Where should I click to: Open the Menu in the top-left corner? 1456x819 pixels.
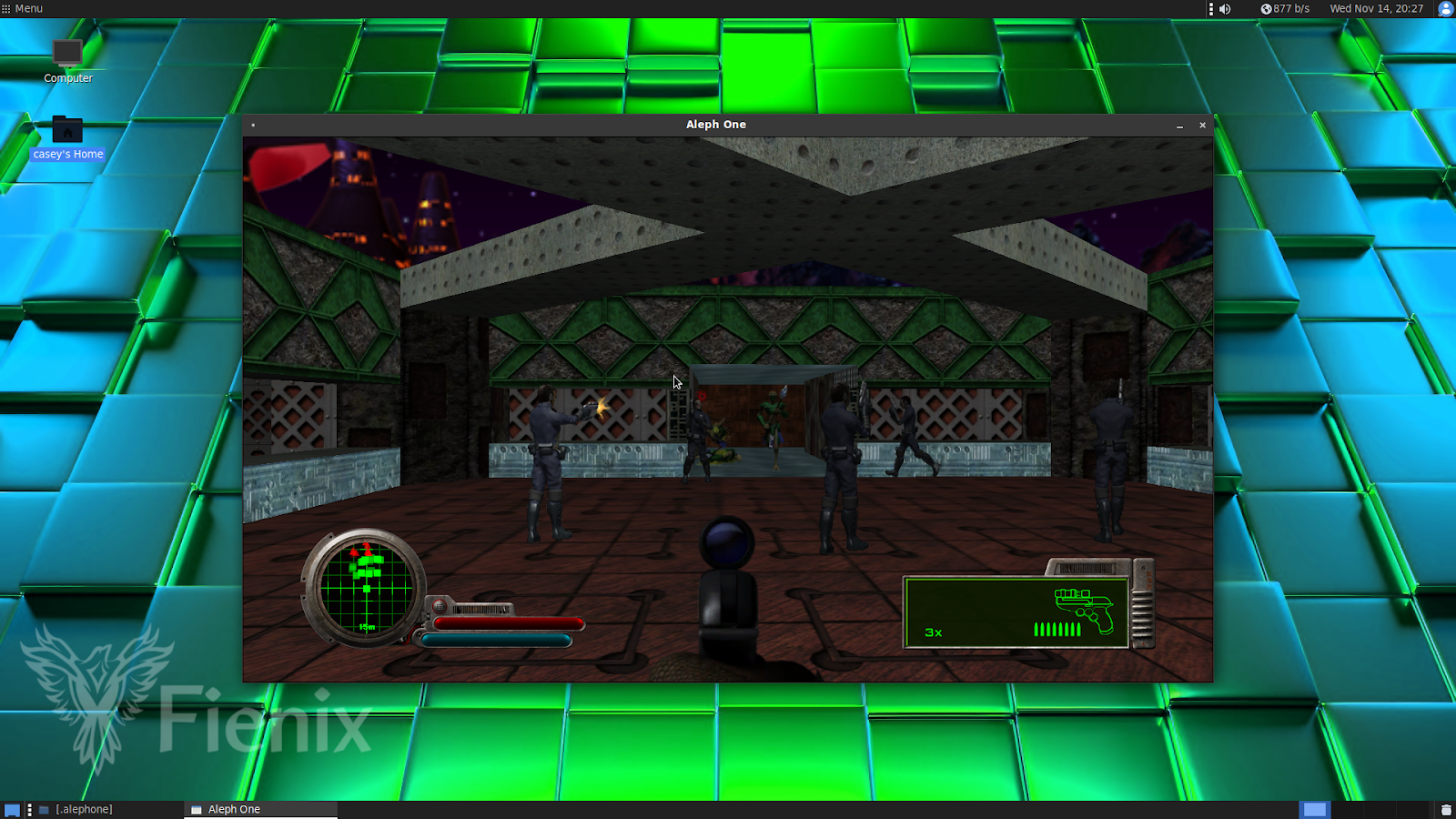point(20,8)
